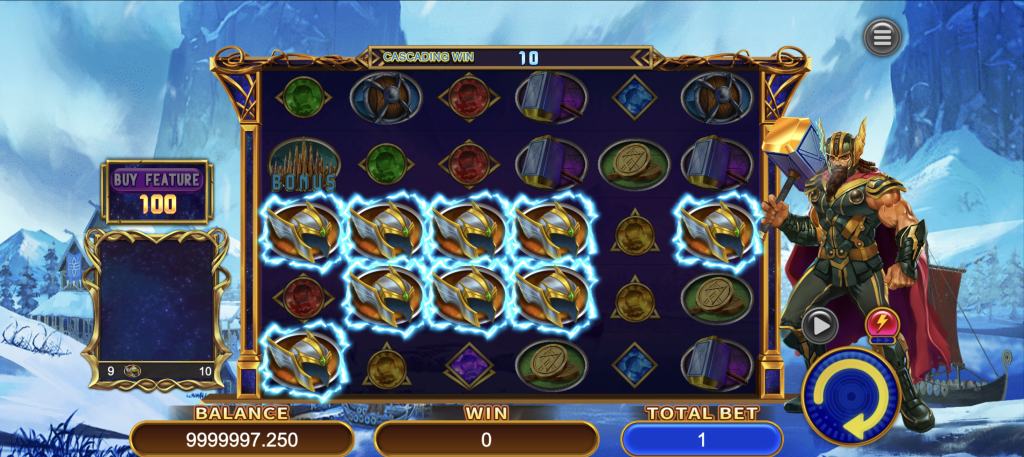The image size is (1024, 457).
Task: Open the Total Bet selector
Action: [702, 439]
